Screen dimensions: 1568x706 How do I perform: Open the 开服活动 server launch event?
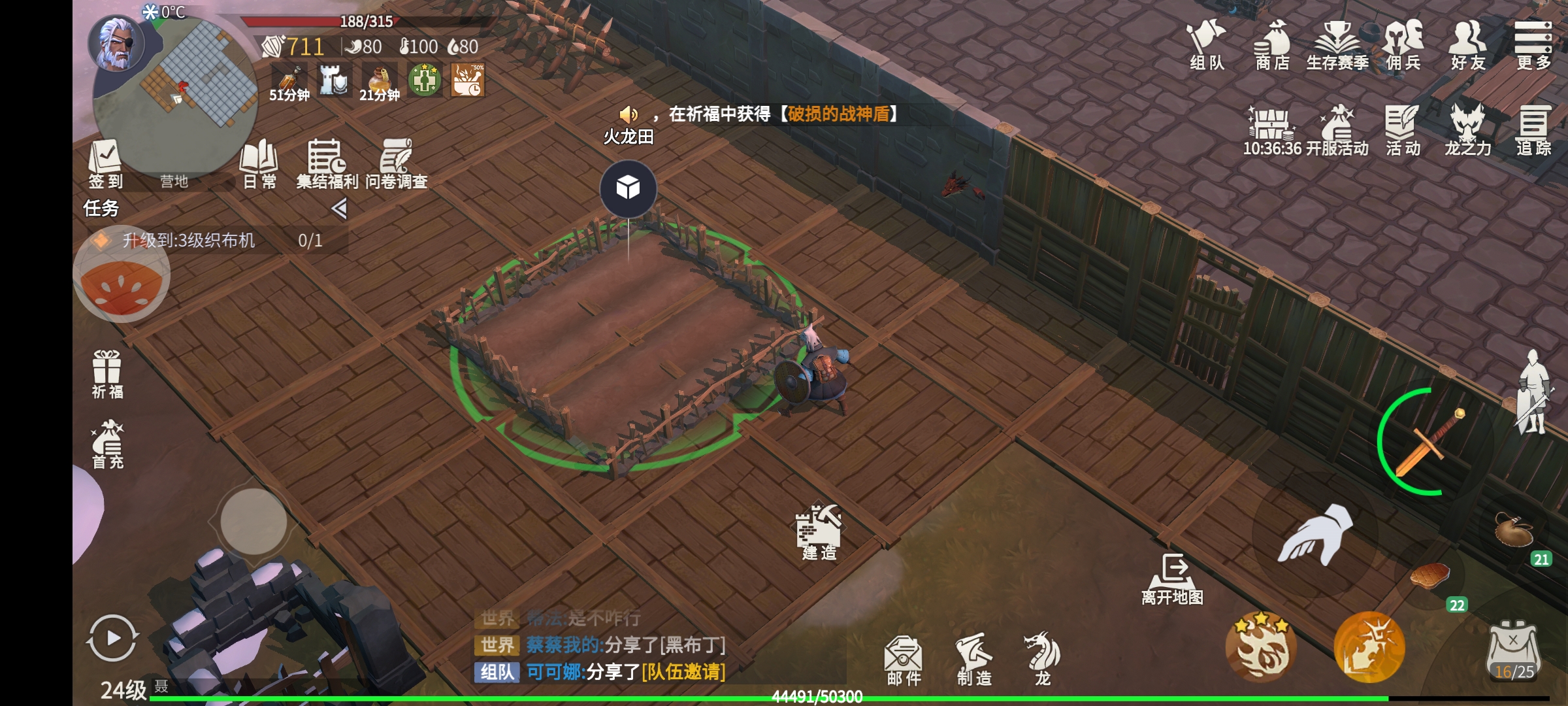(x=1337, y=131)
